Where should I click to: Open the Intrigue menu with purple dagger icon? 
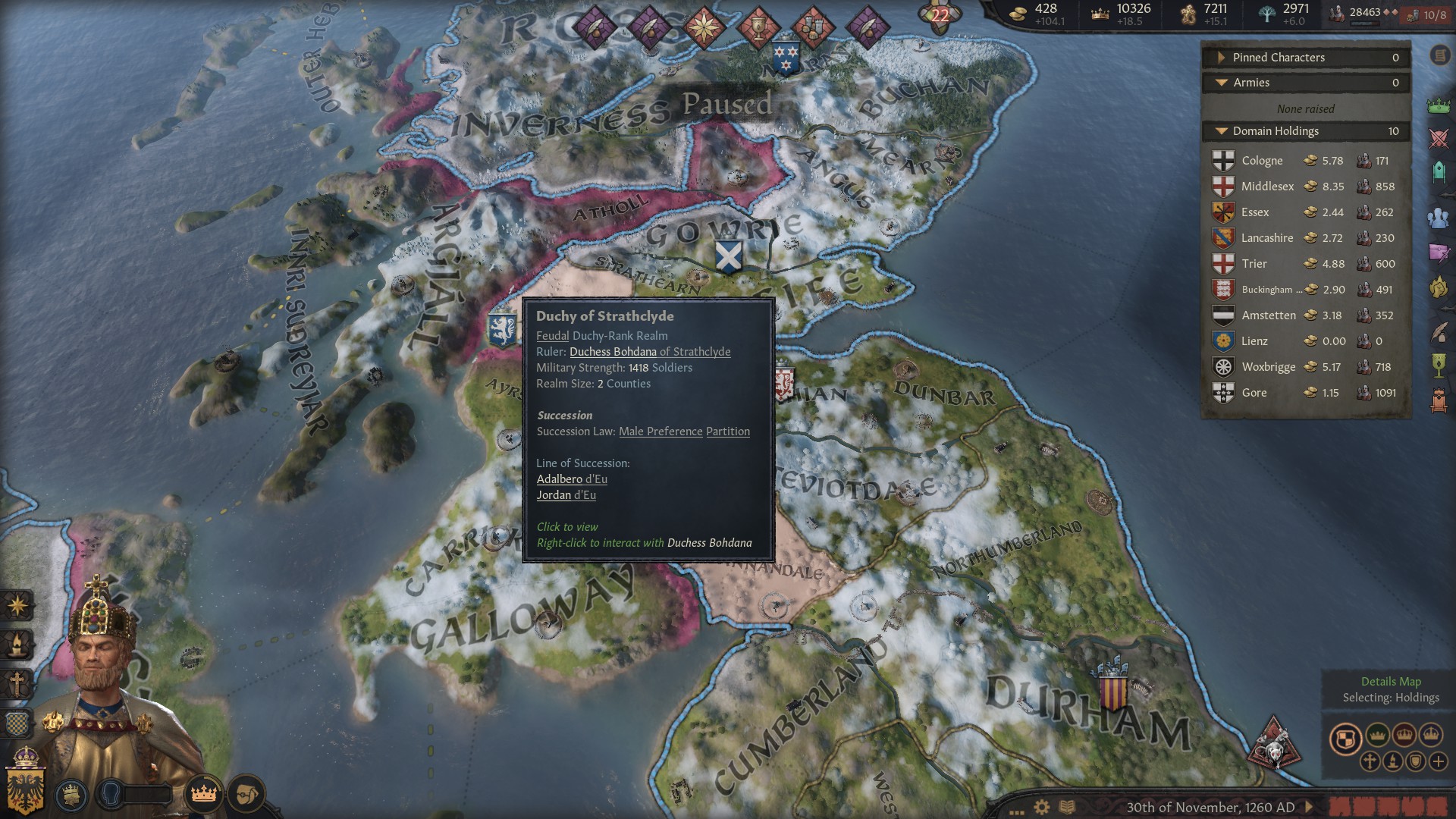(1438, 253)
